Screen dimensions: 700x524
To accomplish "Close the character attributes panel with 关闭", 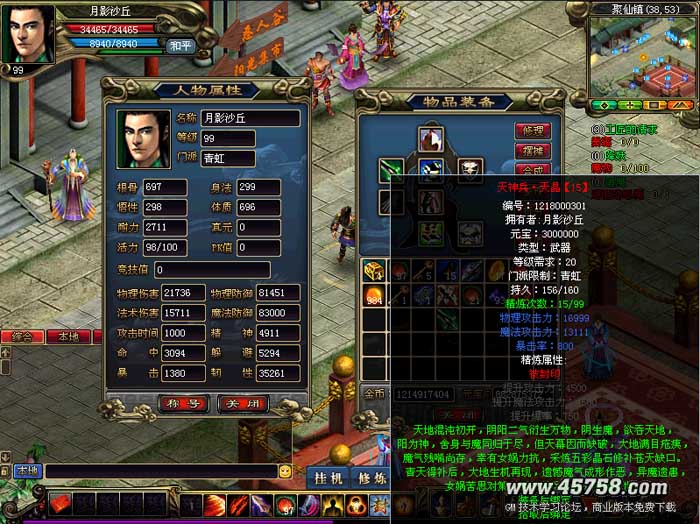I will pyautogui.click(x=243, y=404).
